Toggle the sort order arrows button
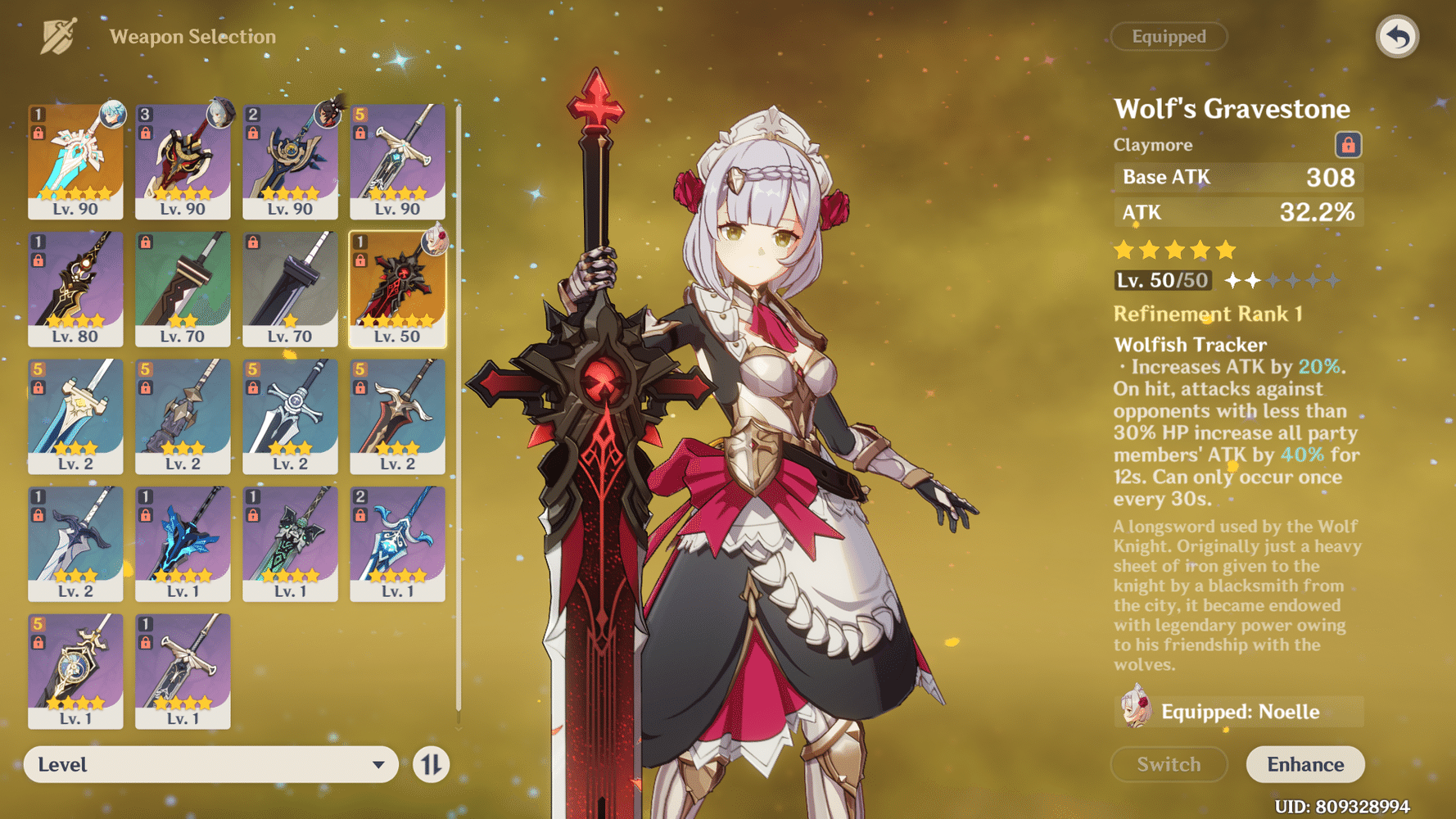 tap(431, 765)
